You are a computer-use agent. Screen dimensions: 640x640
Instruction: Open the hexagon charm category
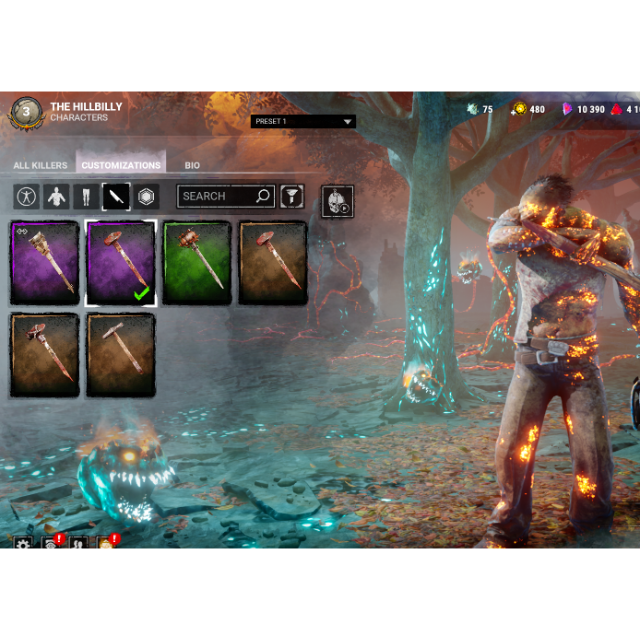147,197
